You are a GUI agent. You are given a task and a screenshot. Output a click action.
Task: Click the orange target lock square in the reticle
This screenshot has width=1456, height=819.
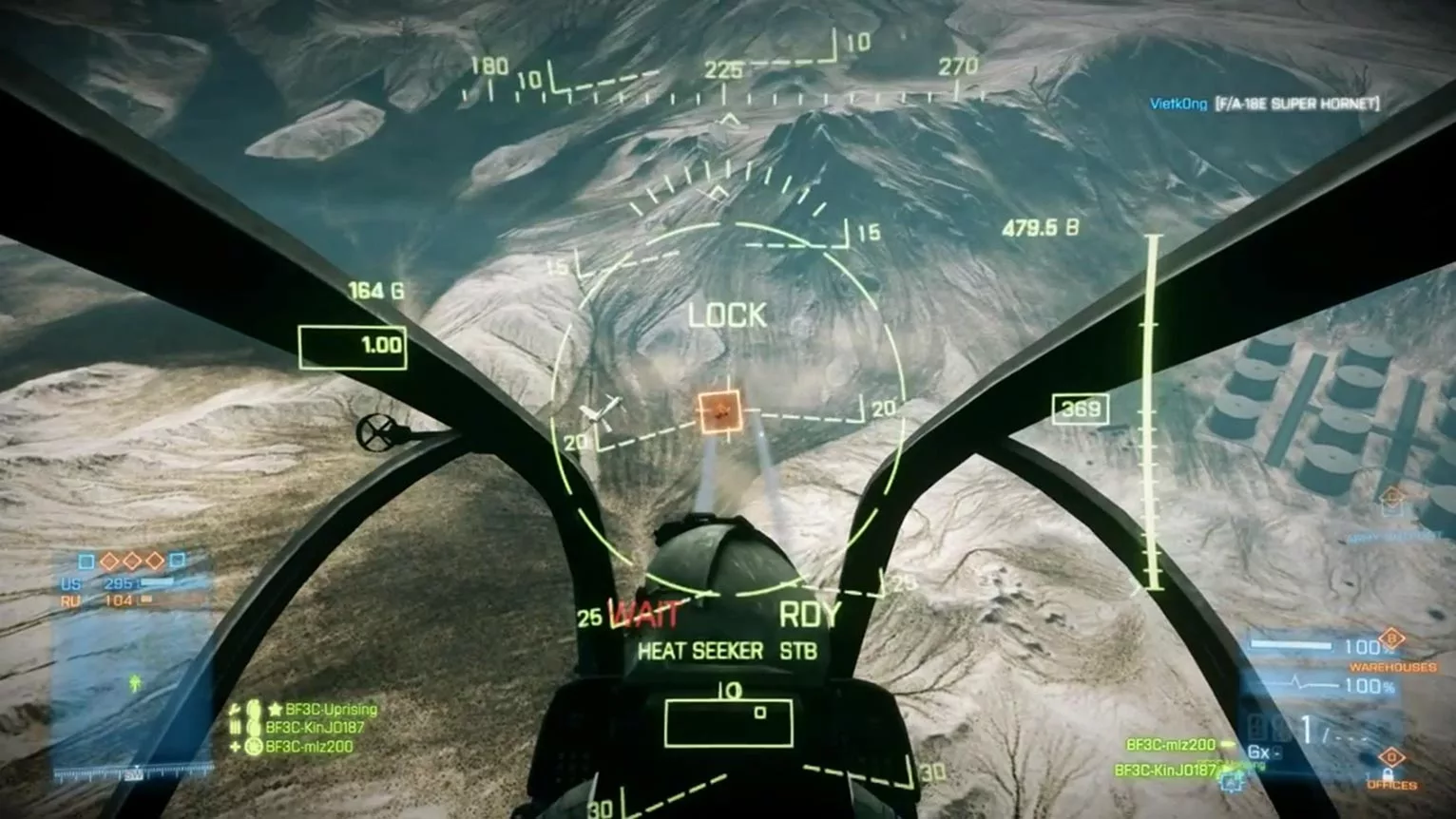point(720,412)
